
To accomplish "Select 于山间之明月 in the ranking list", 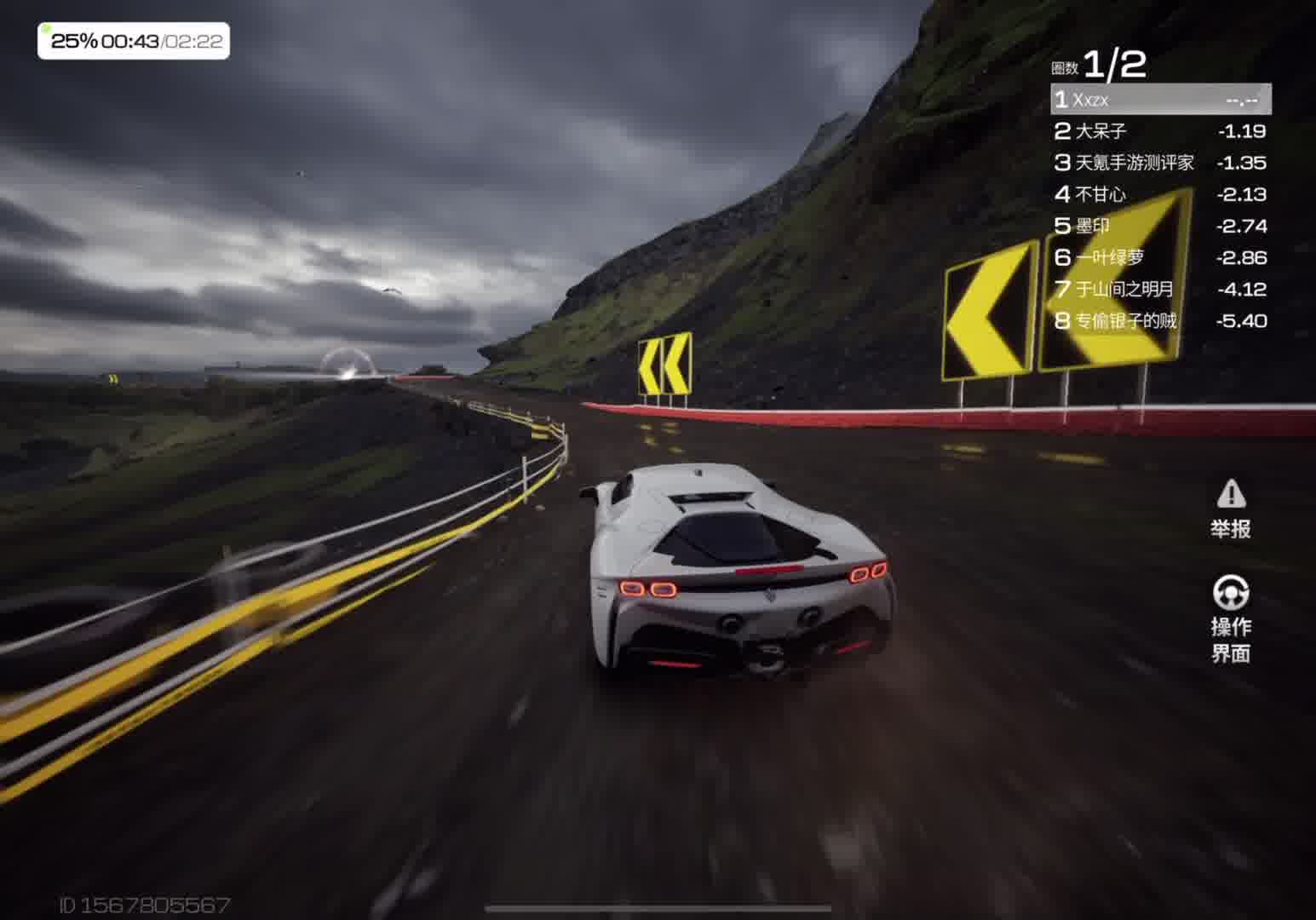I will click(x=1160, y=290).
